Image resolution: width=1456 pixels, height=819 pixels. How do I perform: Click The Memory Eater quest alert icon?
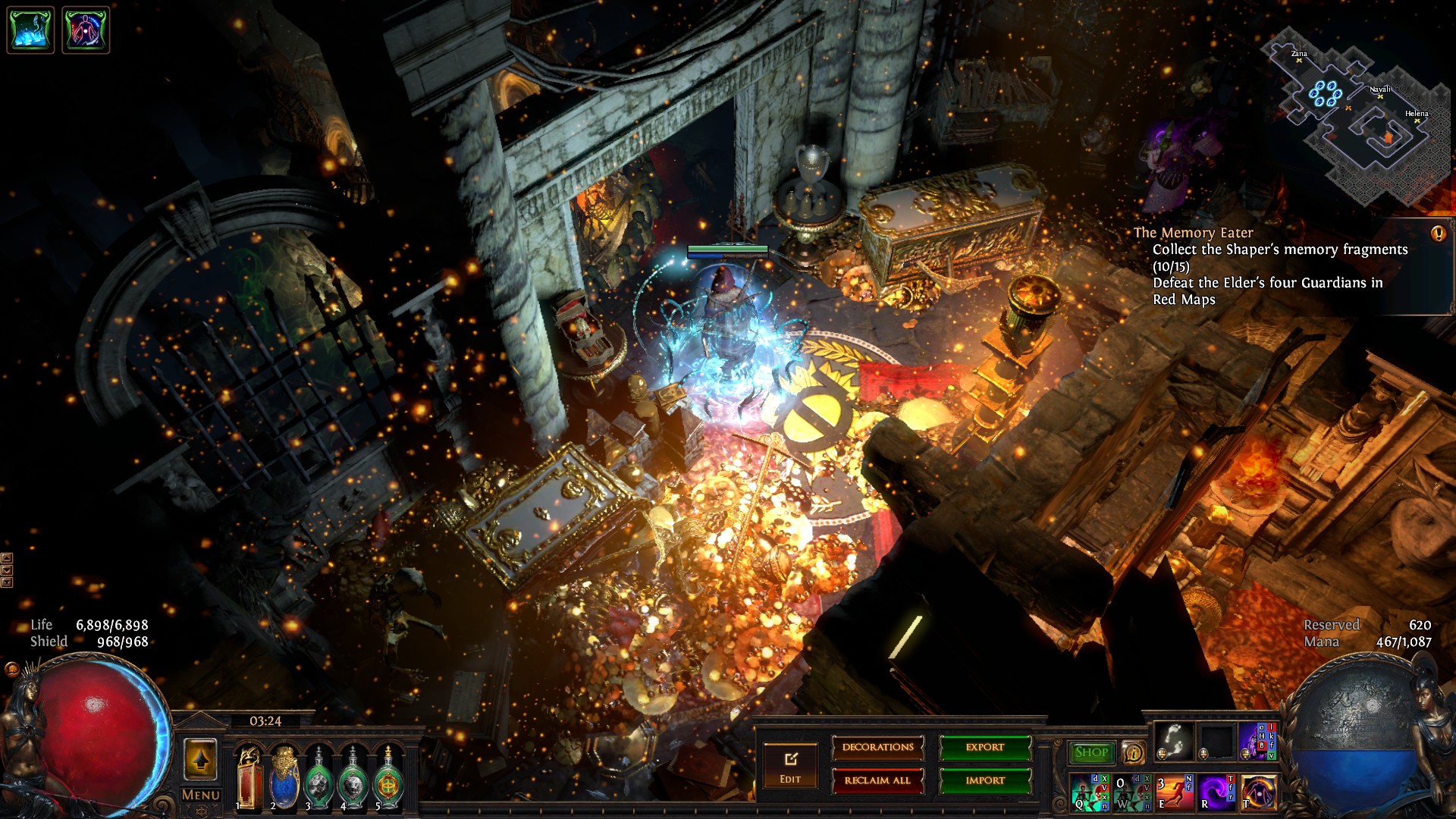1438,234
